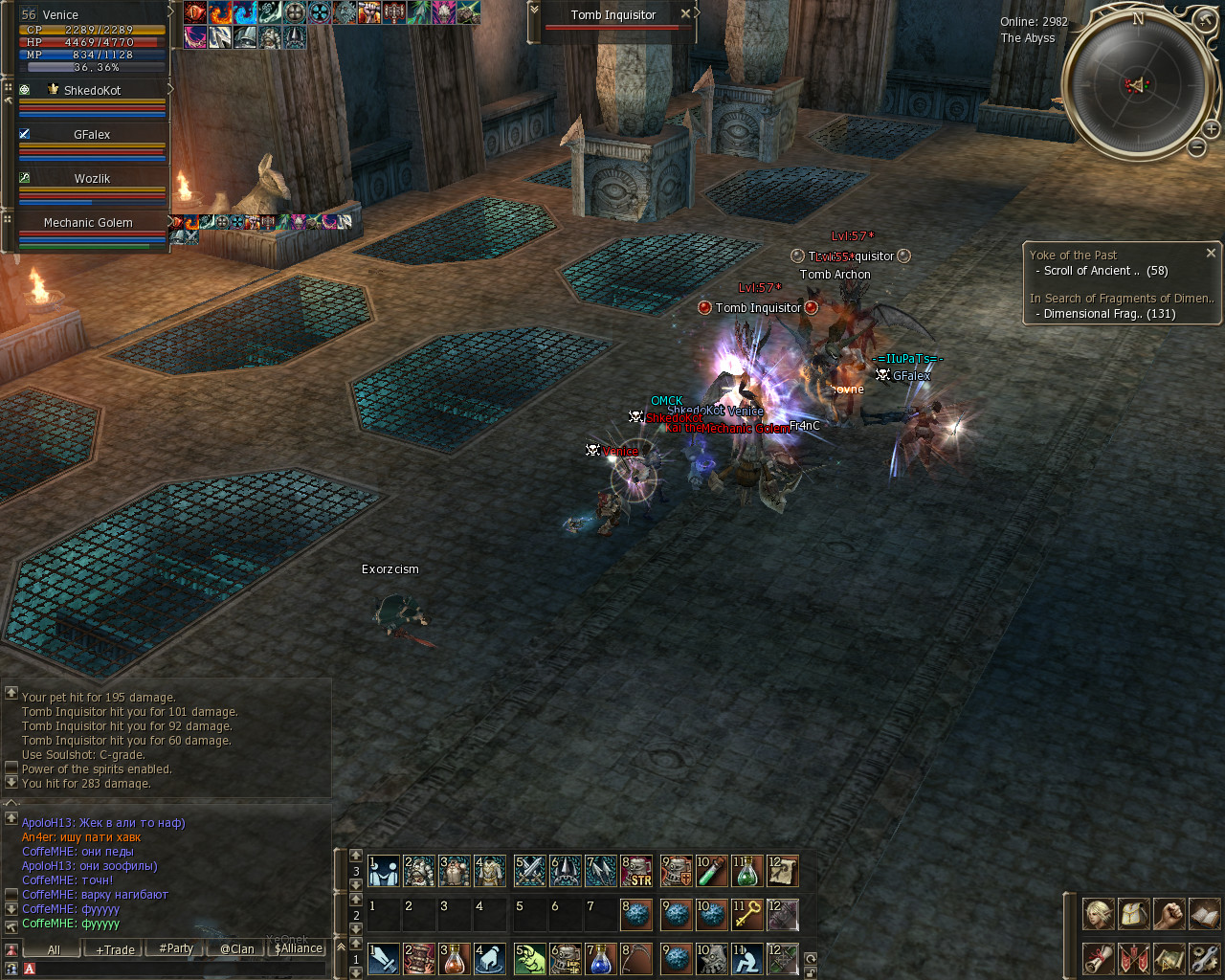
Task: Switch to the #Party chat tab
Action: pyautogui.click(x=176, y=948)
